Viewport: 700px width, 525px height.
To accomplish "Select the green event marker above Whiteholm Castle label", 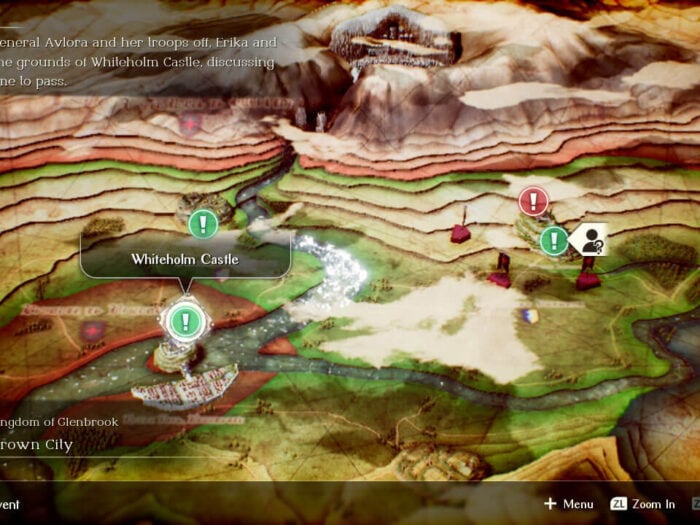I will tap(204, 223).
